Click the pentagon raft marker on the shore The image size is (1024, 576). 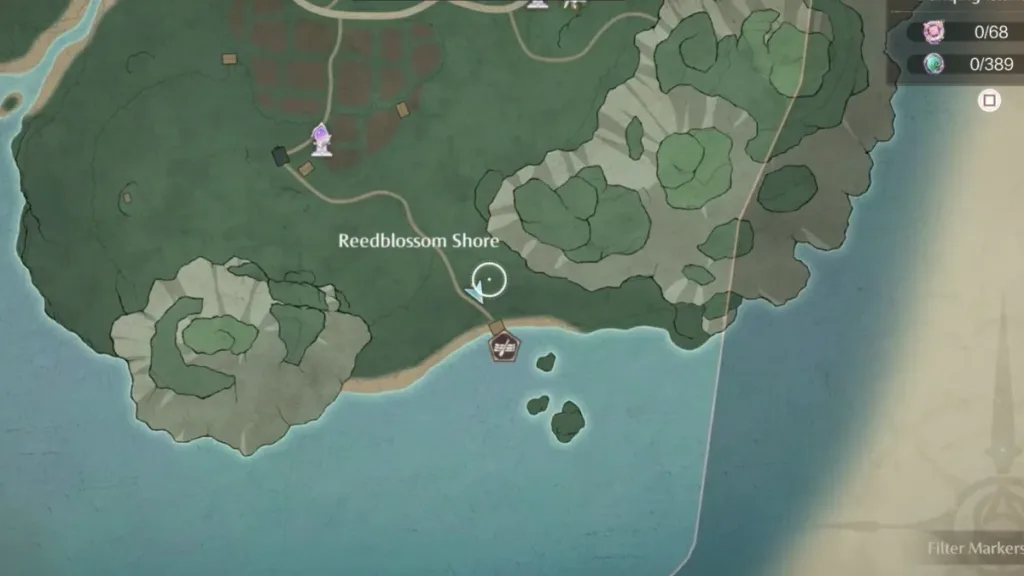tap(504, 347)
